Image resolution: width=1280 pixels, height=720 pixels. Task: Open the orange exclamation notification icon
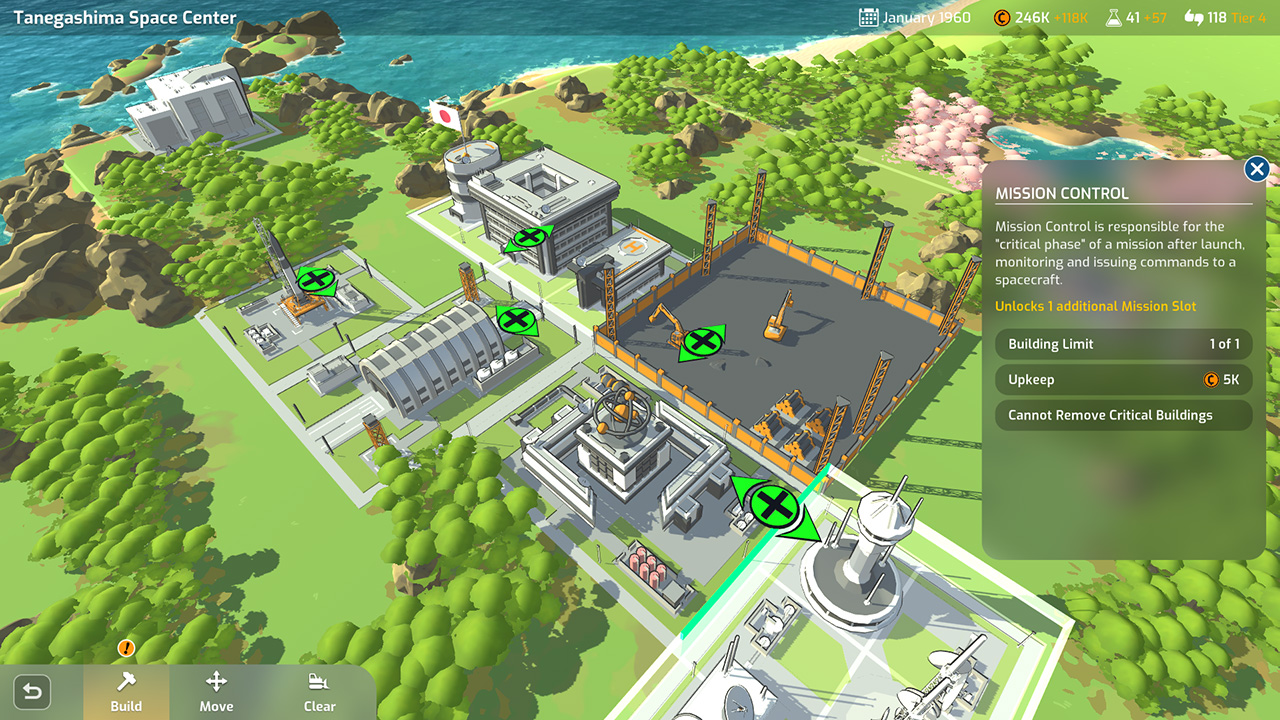click(x=126, y=648)
